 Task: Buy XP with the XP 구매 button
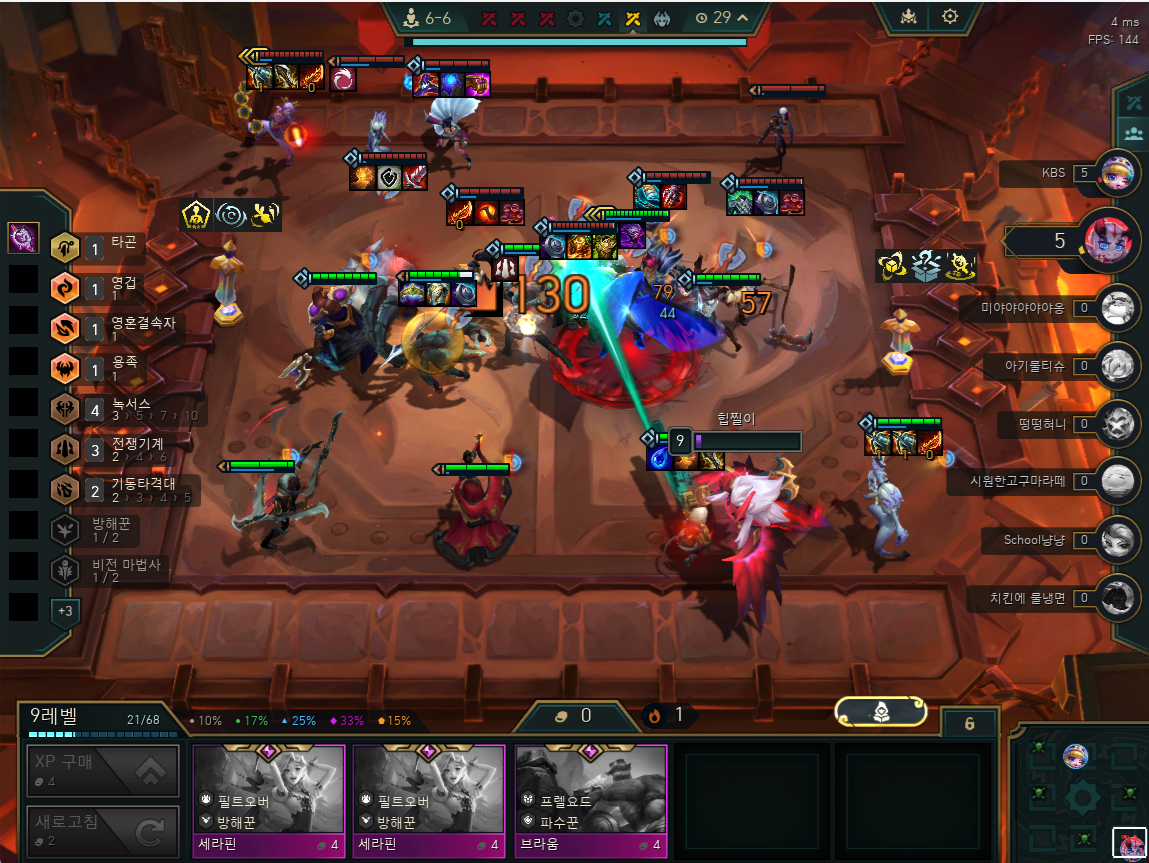point(103,770)
